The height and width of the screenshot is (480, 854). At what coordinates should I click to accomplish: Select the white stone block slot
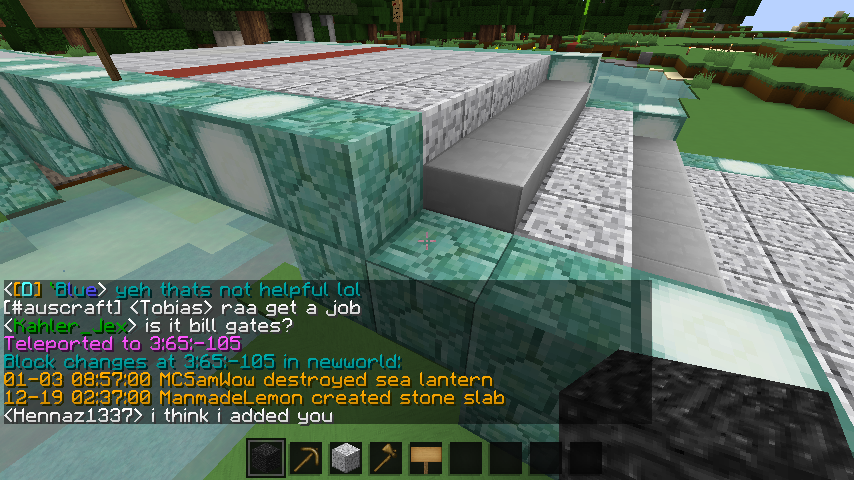345,459
